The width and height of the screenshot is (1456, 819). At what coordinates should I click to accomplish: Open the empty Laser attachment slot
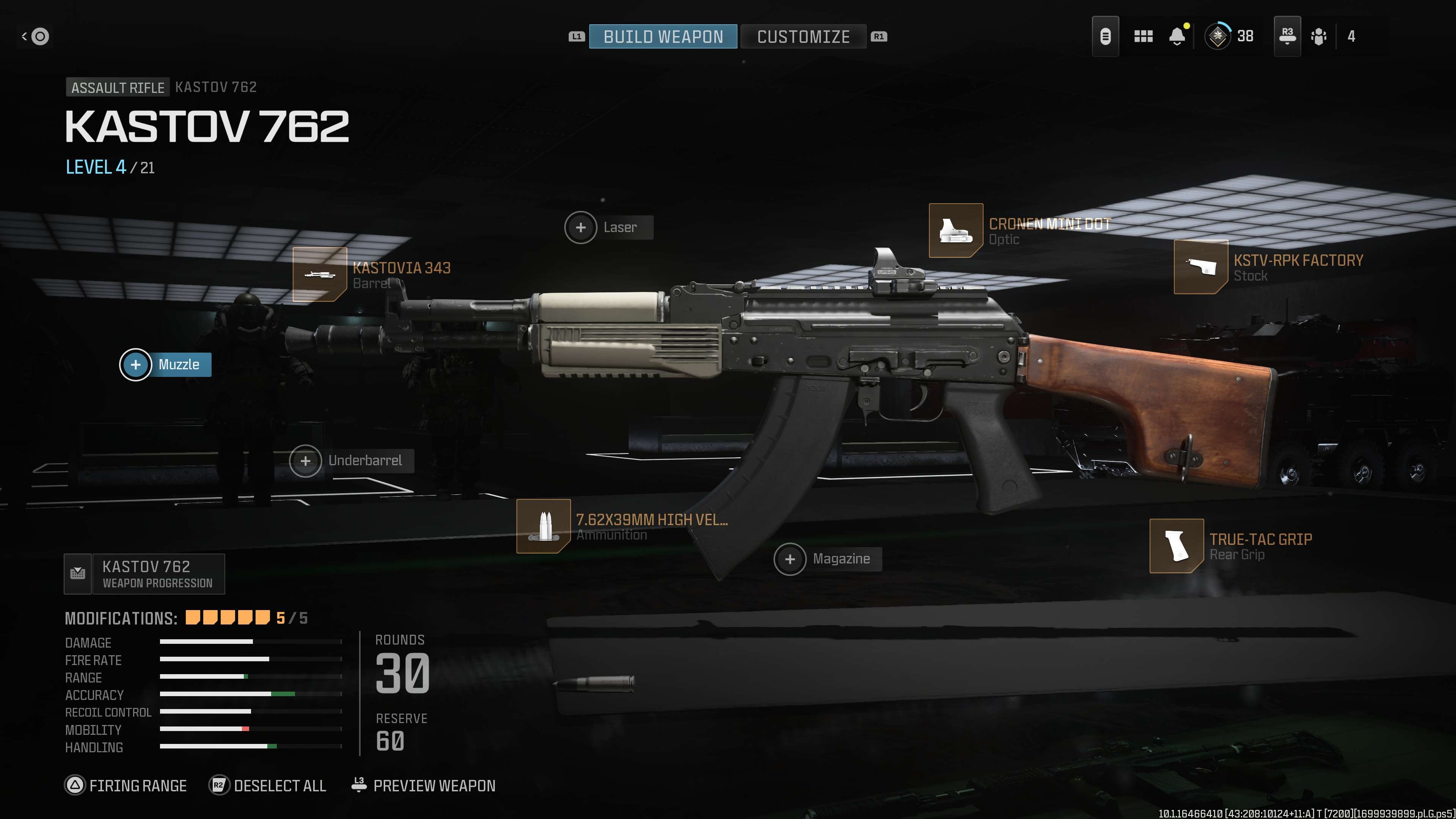609,227
